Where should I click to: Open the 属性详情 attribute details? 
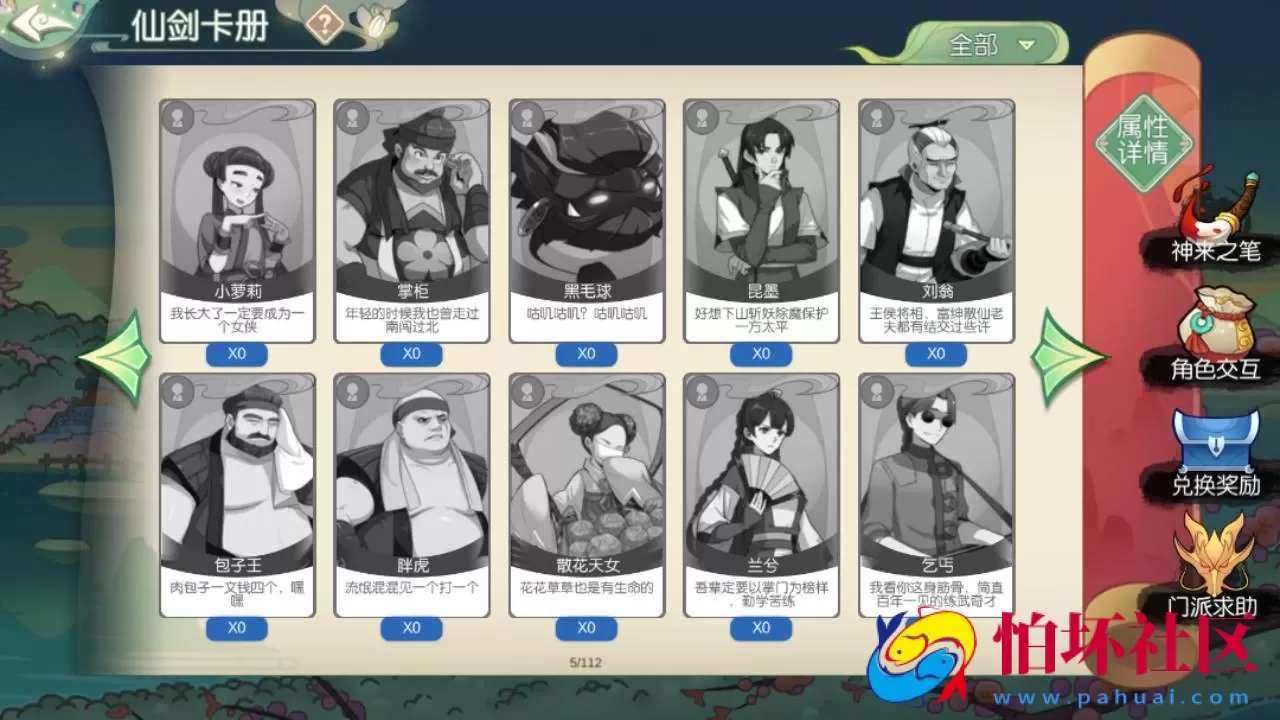(x=1143, y=140)
